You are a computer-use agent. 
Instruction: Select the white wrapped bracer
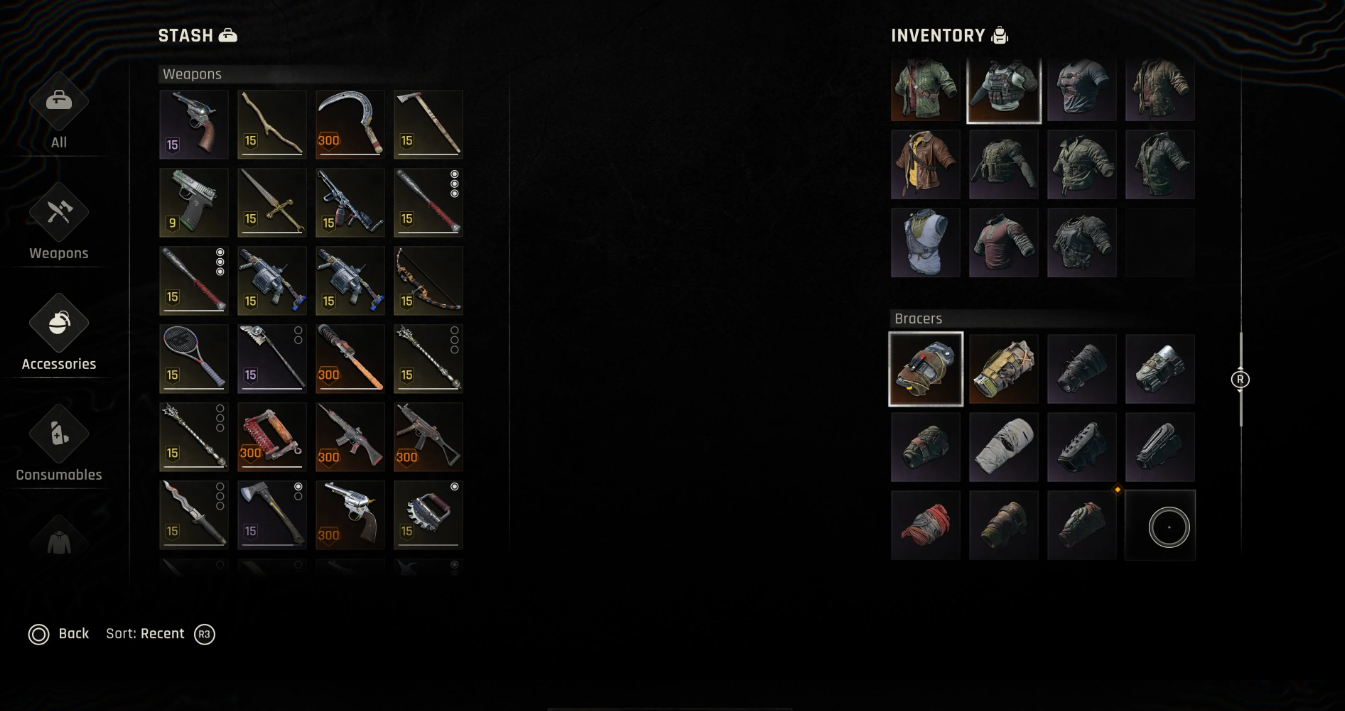pyautogui.click(x=1004, y=447)
